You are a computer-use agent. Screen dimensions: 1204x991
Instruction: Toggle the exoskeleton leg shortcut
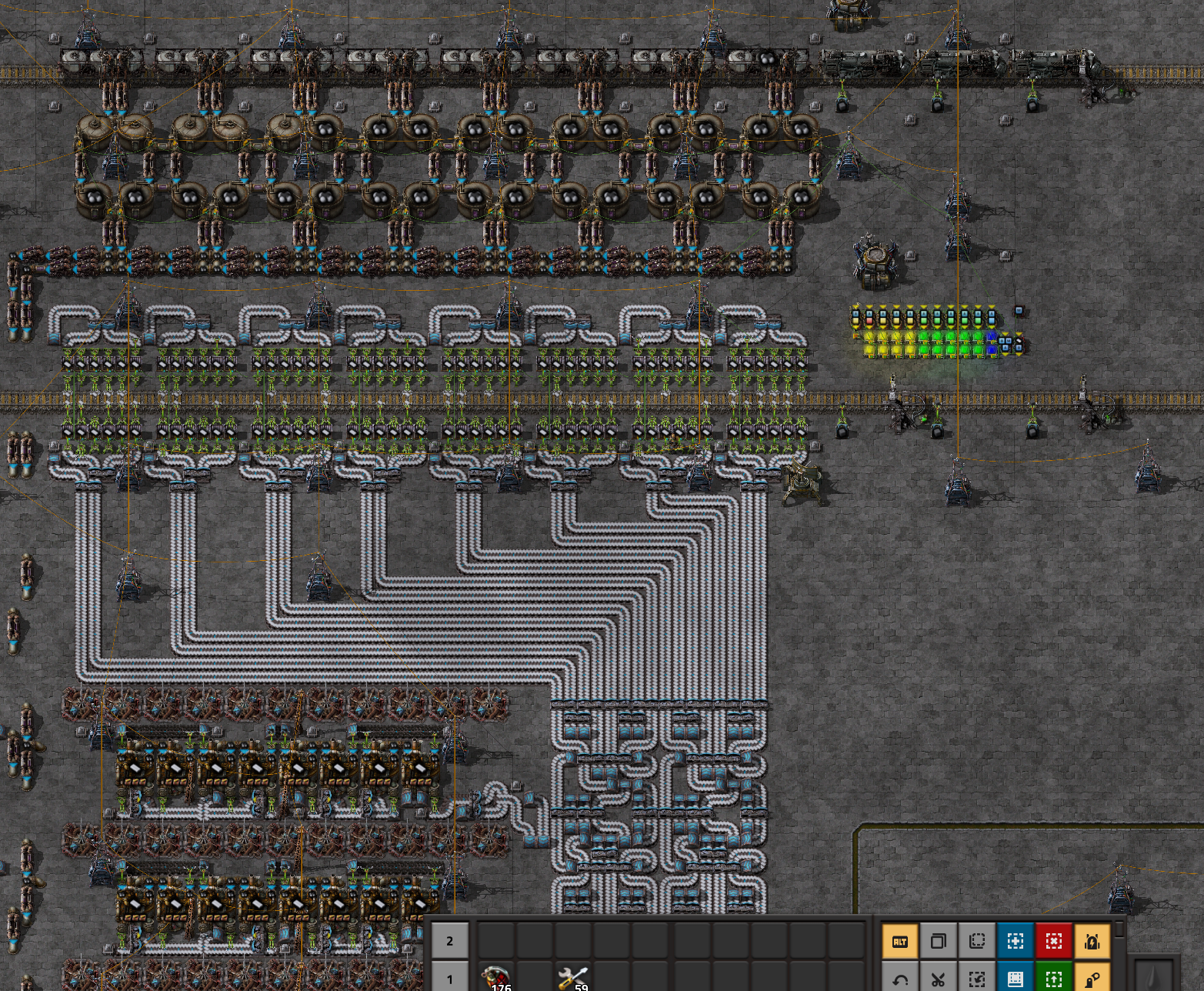pos(1092,979)
